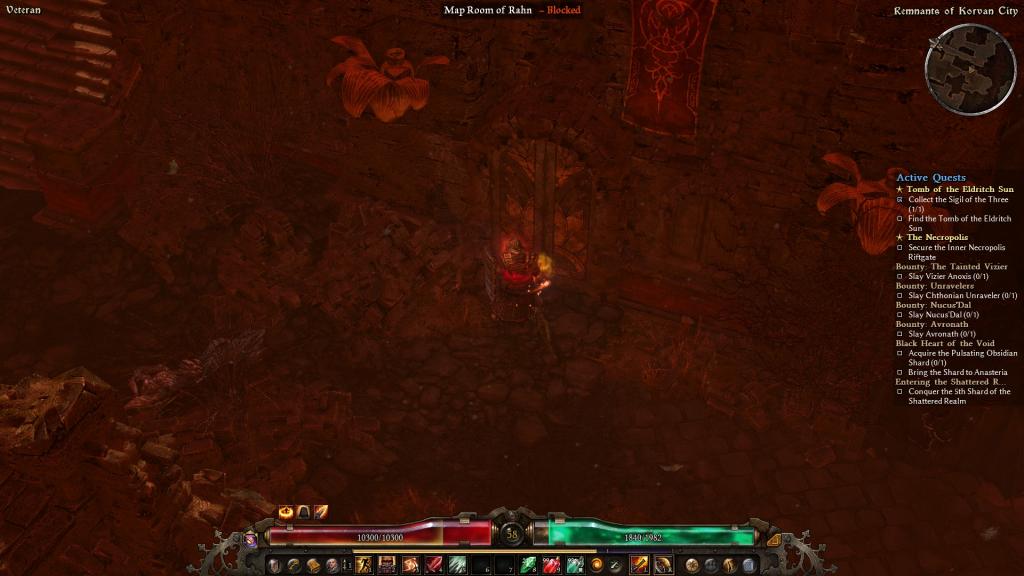
Task: Select The Necropolis quest entry
Action: [x=937, y=237]
